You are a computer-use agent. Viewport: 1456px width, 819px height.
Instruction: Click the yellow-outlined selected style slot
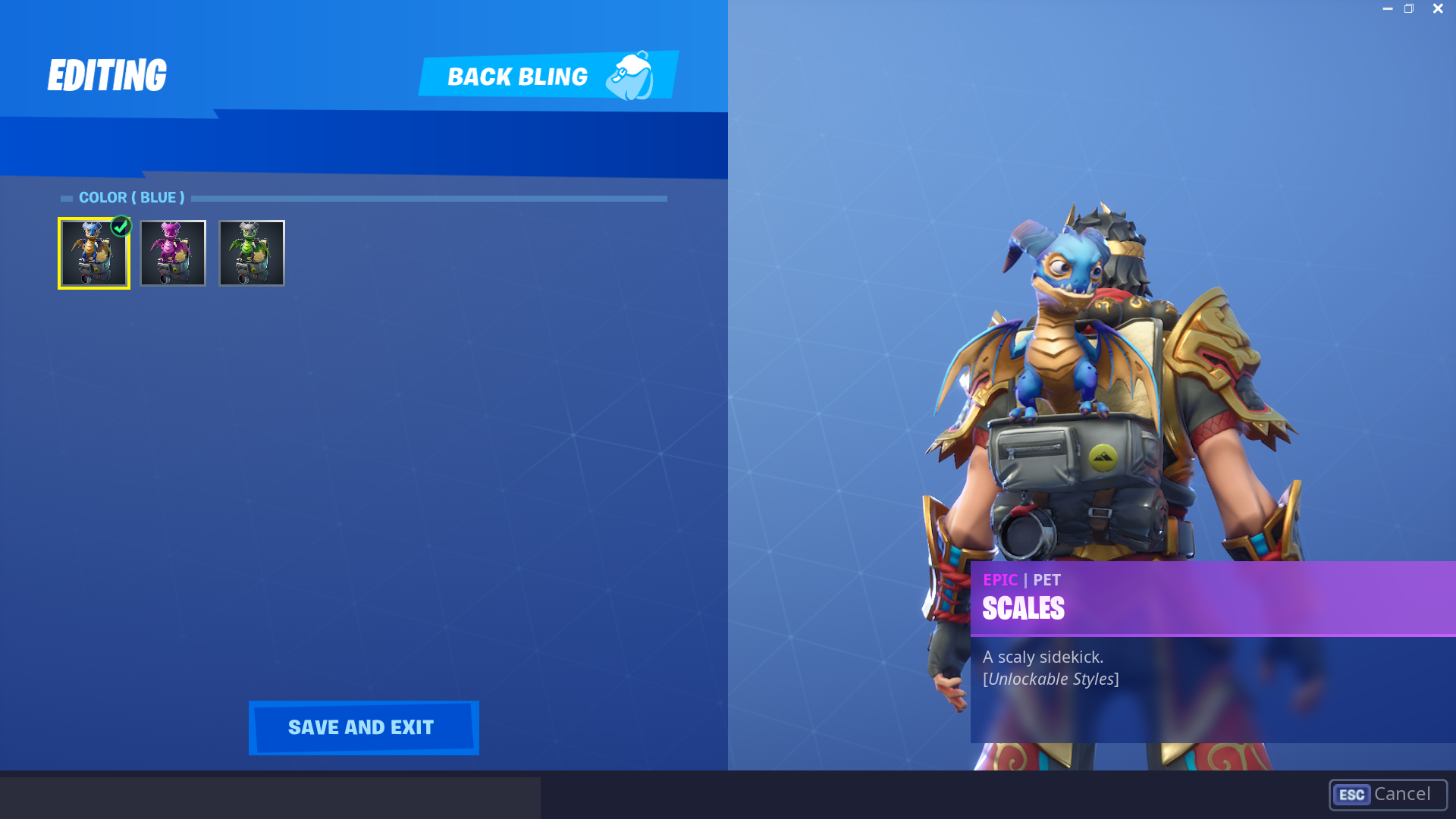(x=93, y=253)
